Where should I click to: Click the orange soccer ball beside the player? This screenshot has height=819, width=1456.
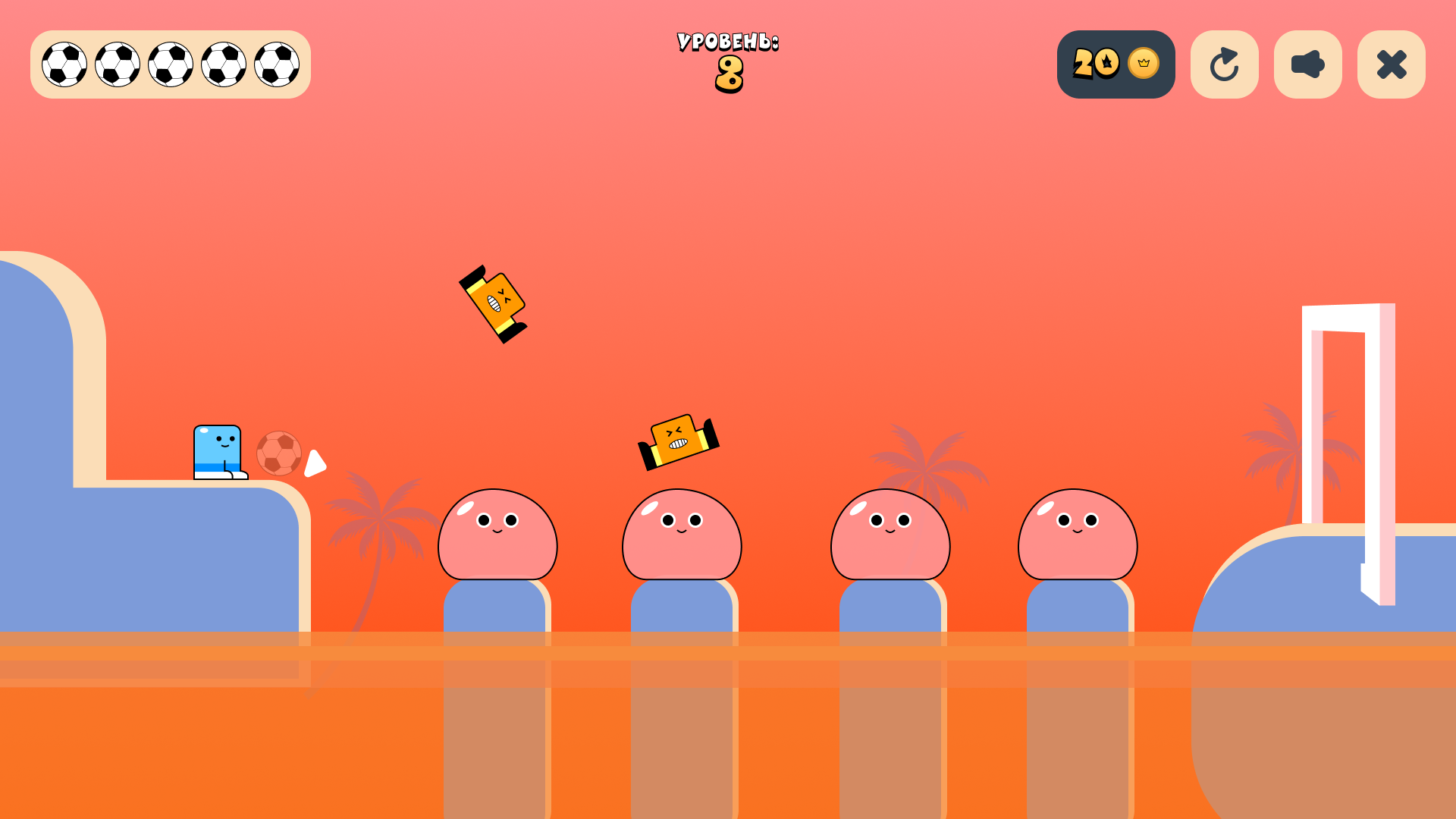[279, 453]
